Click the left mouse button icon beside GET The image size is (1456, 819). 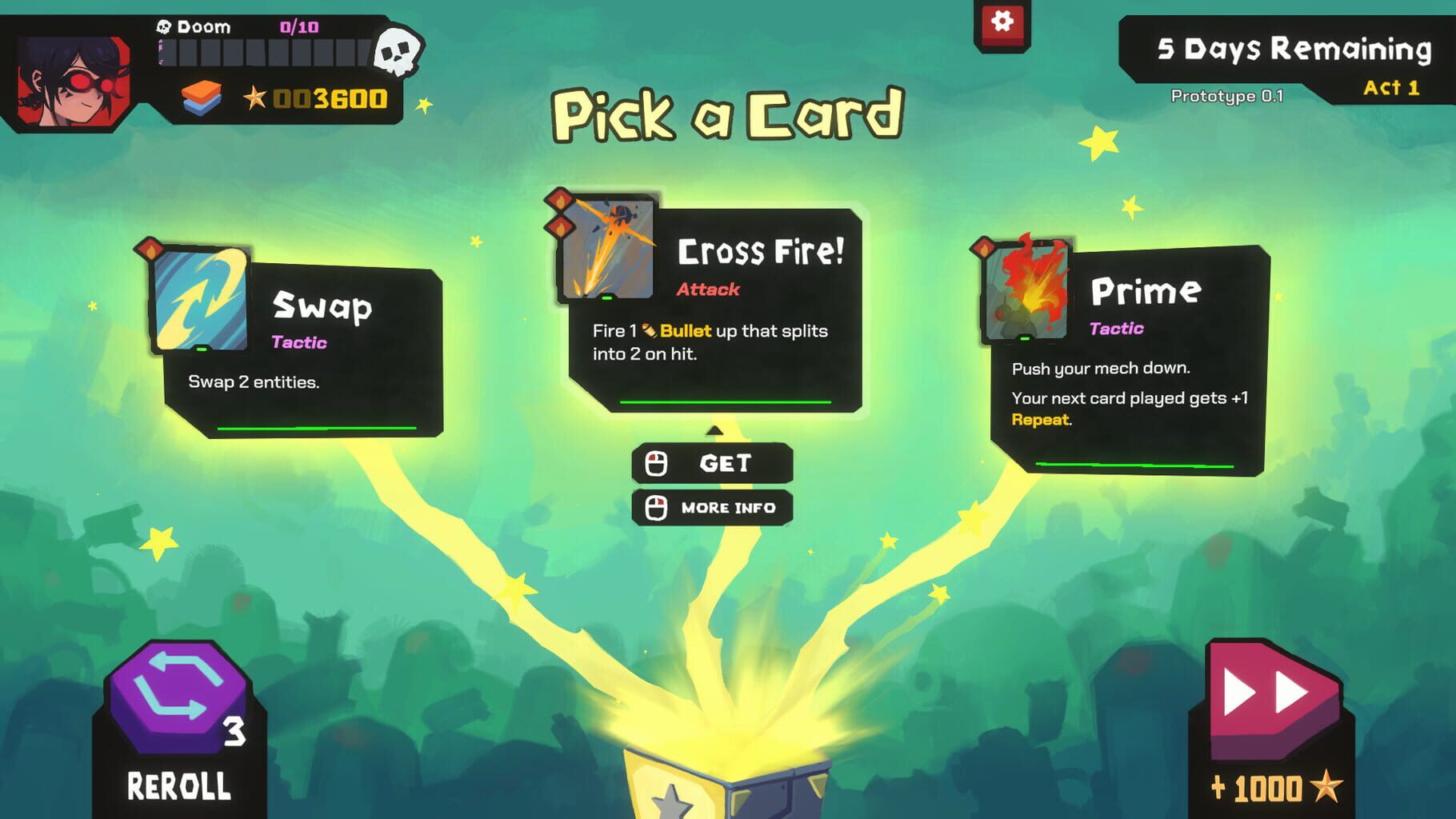pos(658,462)
